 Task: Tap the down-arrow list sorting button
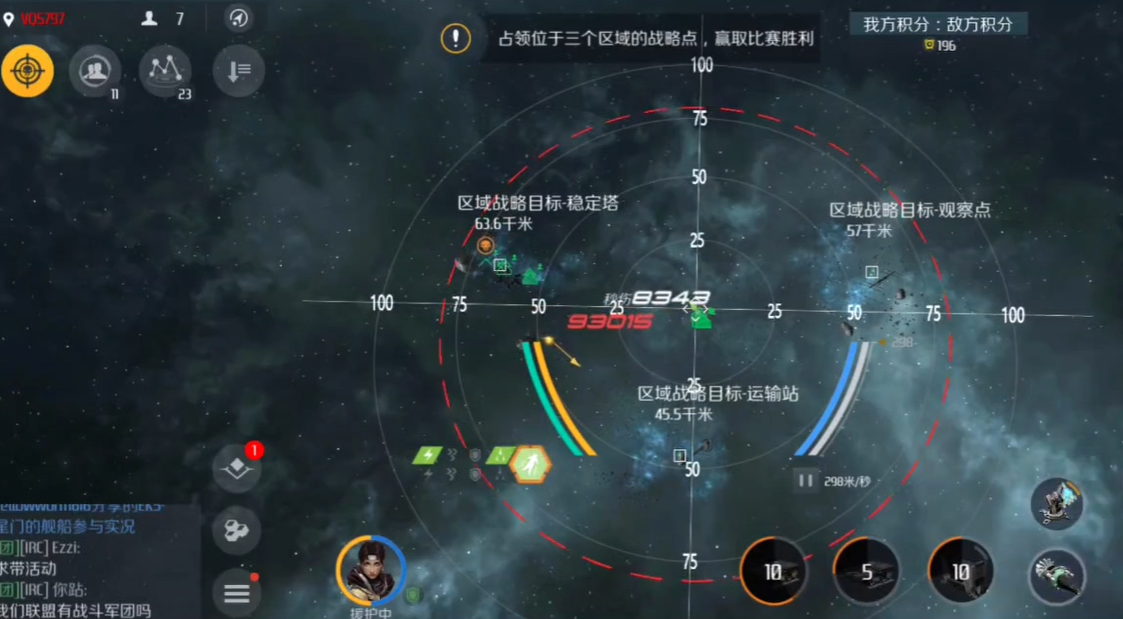[x=238, y=71]
